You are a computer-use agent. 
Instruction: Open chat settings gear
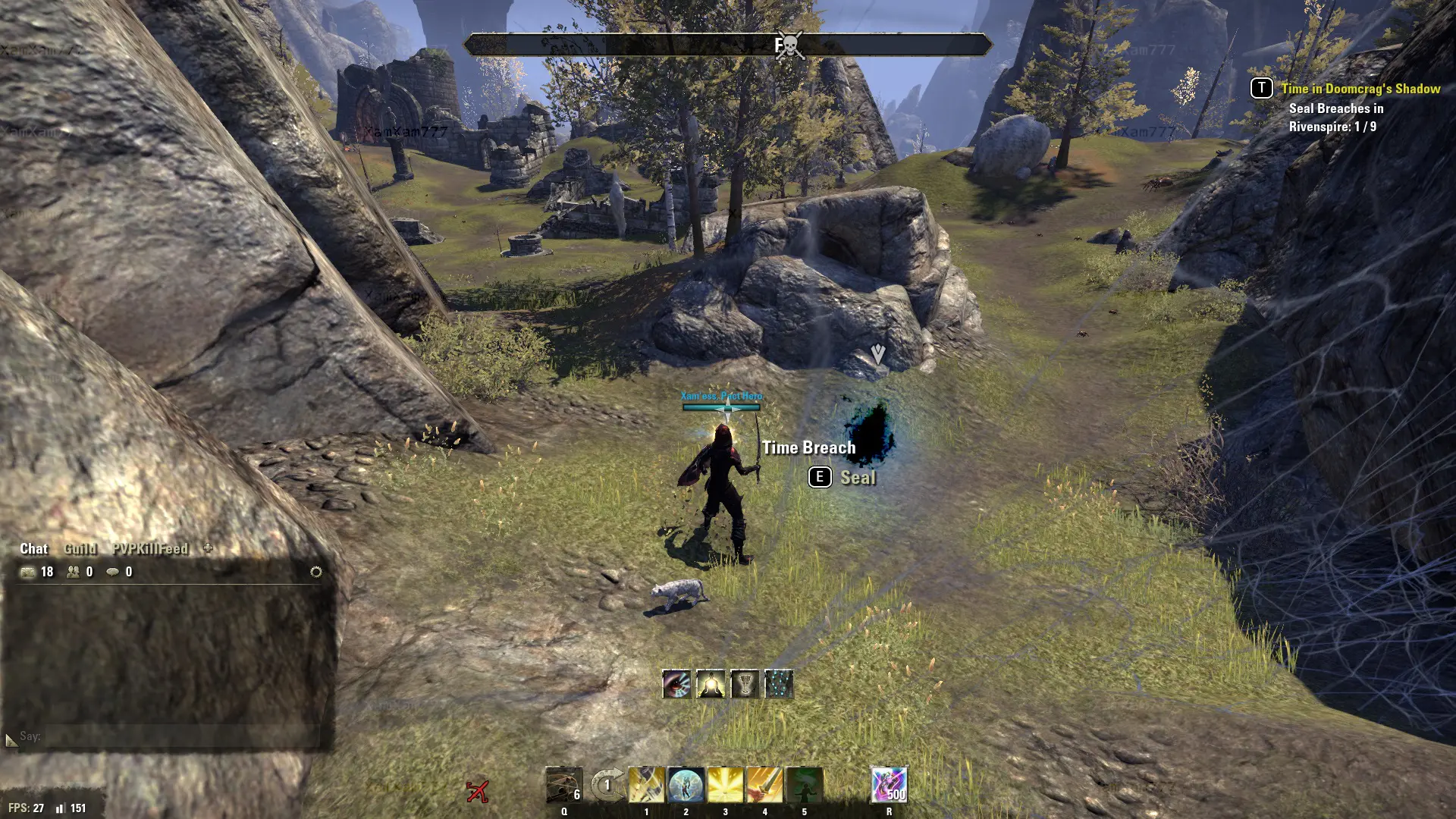coord(316,572)
